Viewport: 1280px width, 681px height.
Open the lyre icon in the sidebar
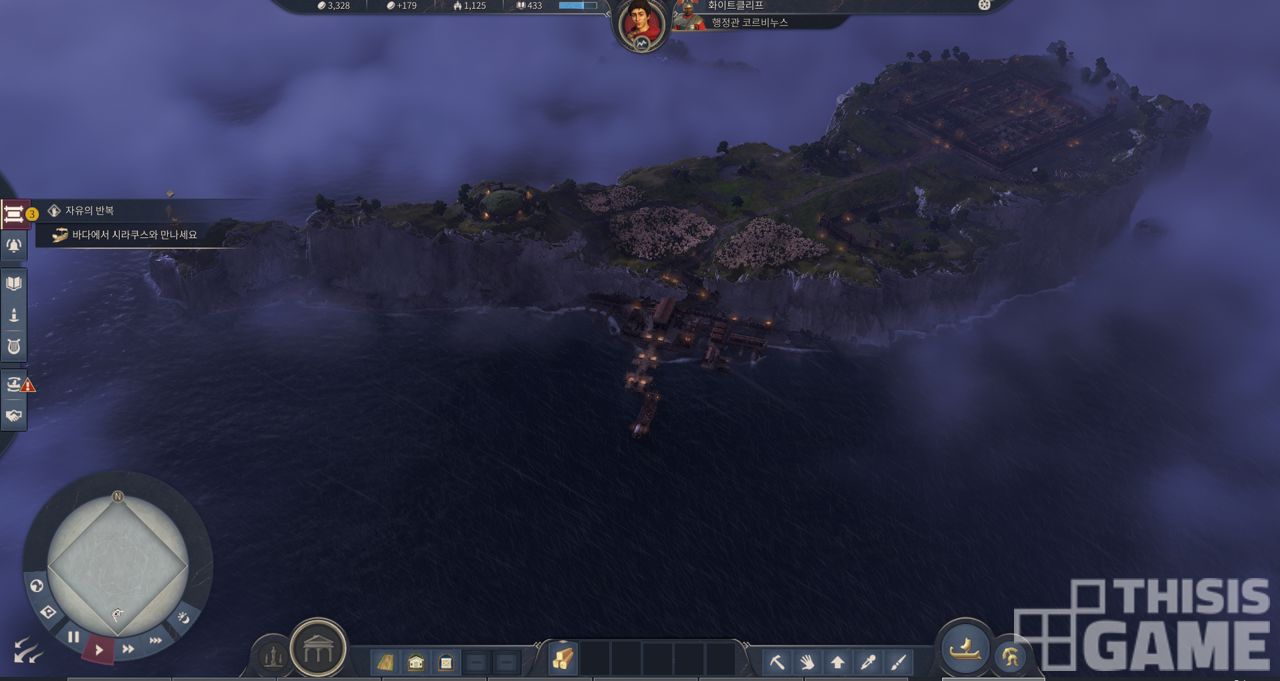[14, 347]
